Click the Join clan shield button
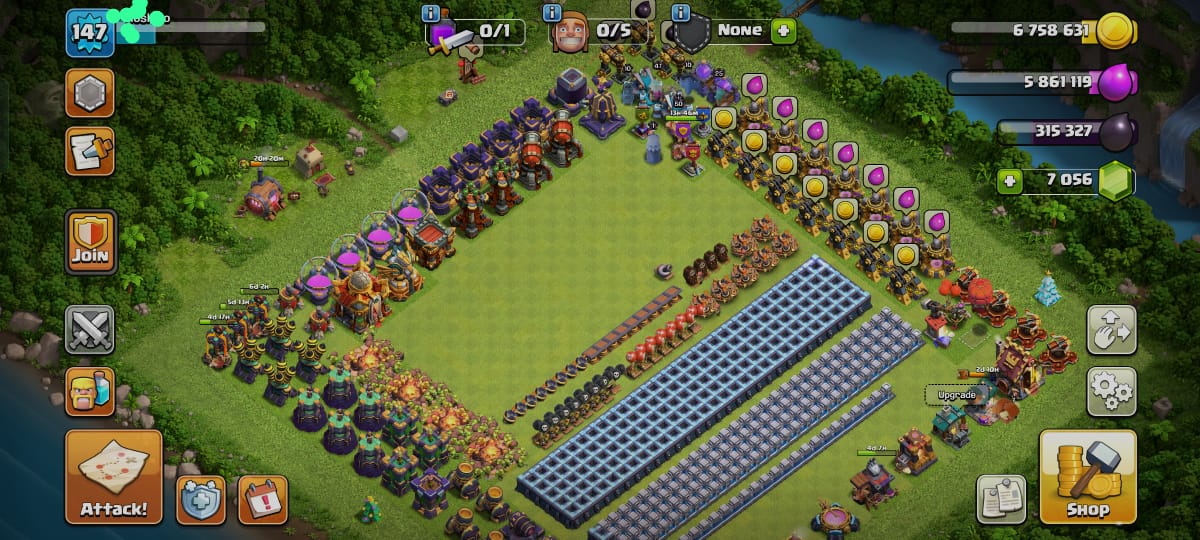 [90, 242]
